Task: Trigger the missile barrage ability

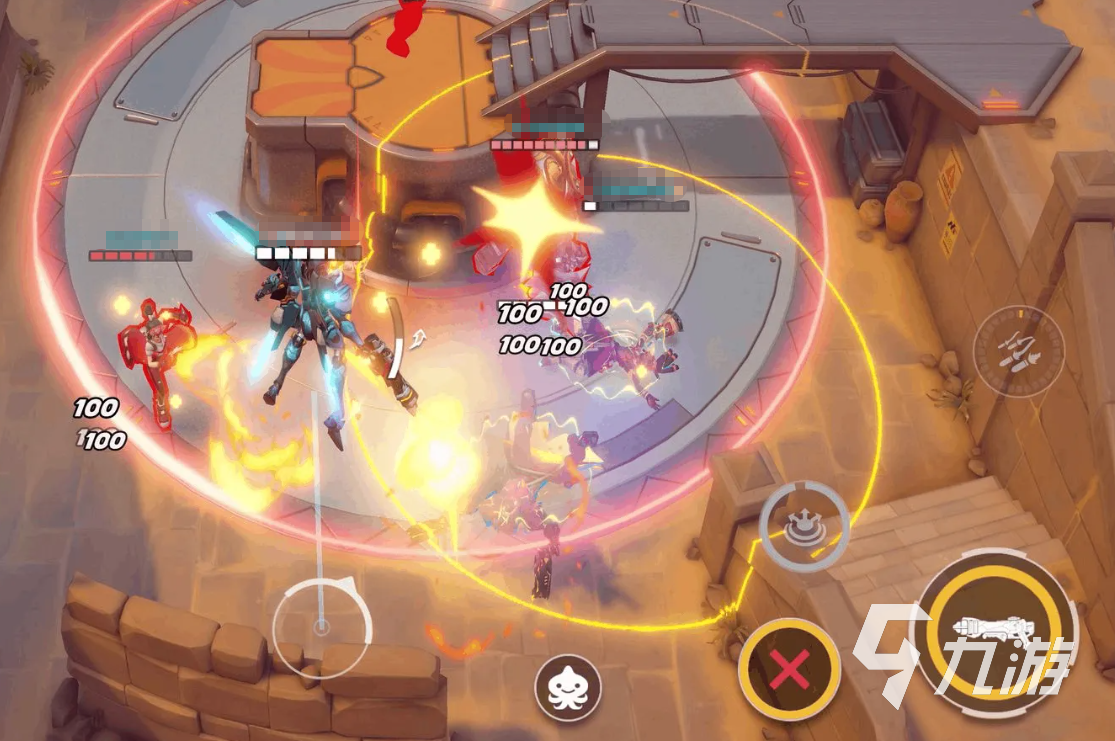Action: 1018,351
